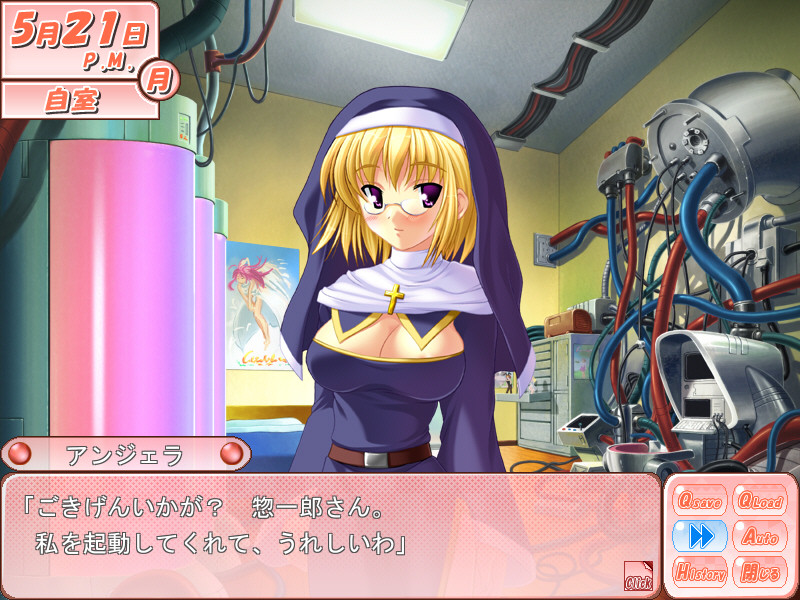Click the Q.save quick save button
Viewport: 800px width, 600px height.
(700, 499)
